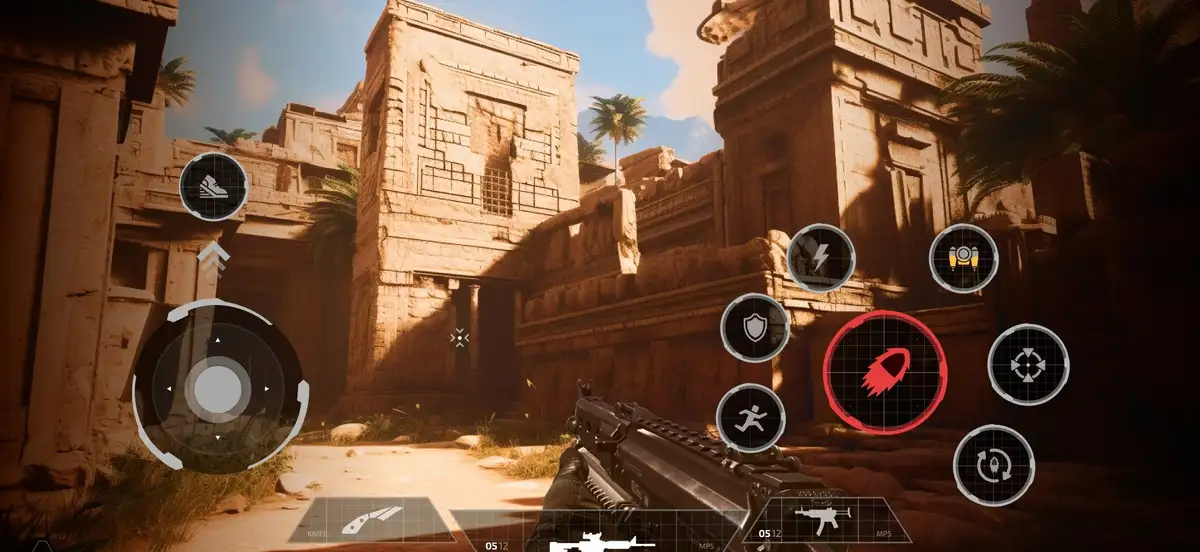Activate the lightning bolt ability
The width and height of the screenshot is (1200, 552).
[x=821, y=258]
